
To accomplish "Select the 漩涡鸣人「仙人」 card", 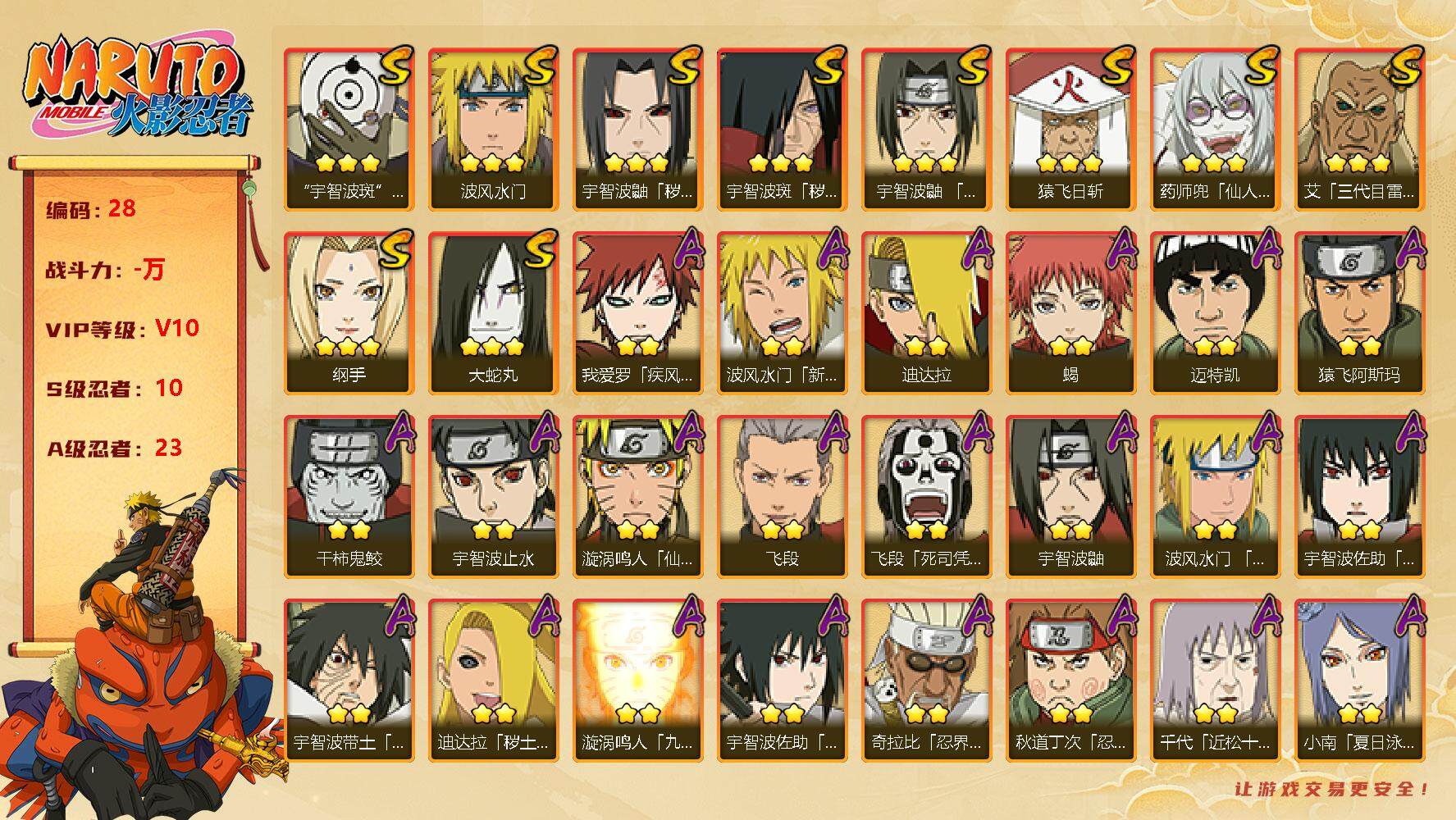I will [x=637, y=496].
